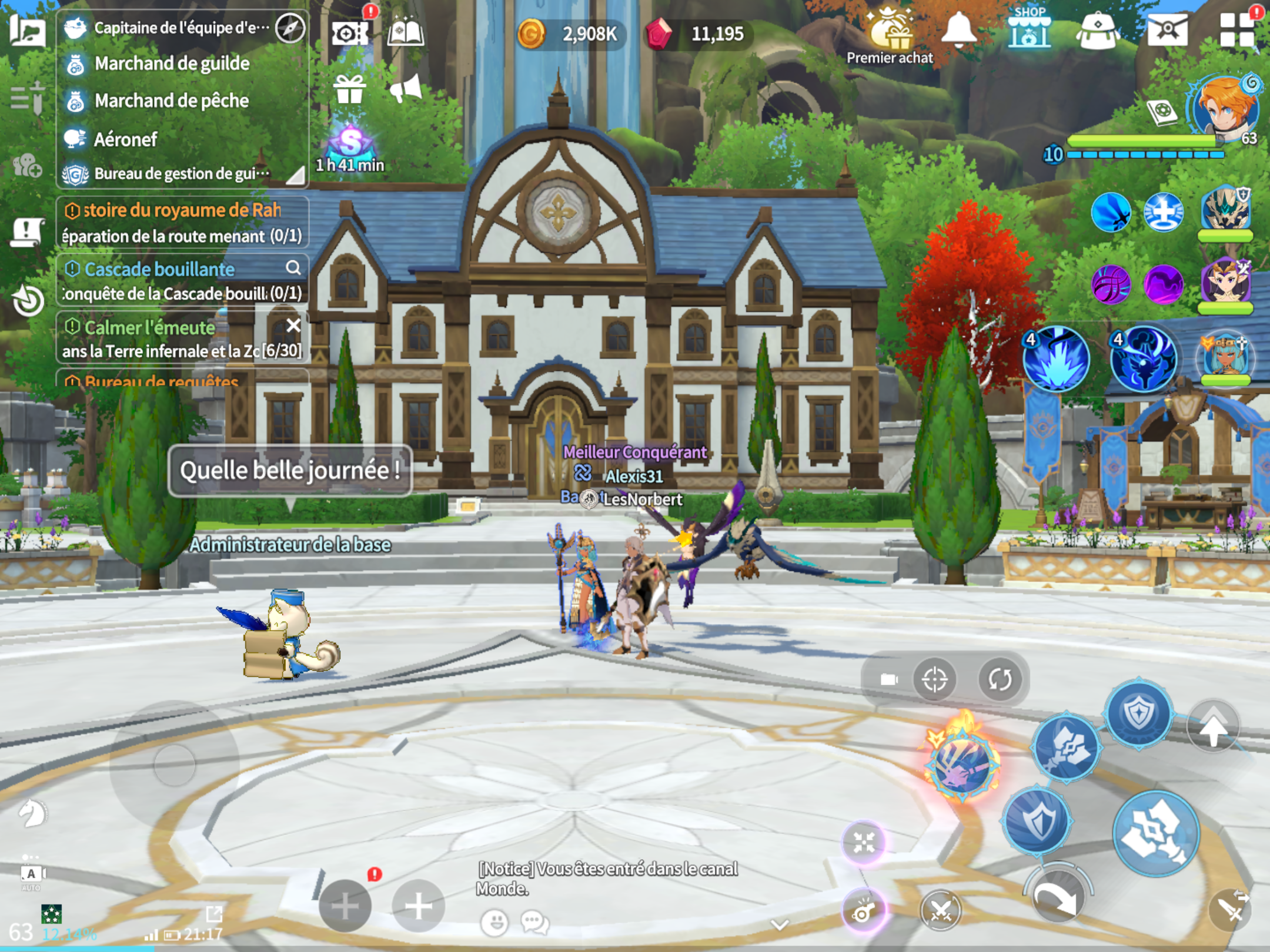
Task: Close the Calmer l'émeute quest entry
Action: [x=293, y=325]
